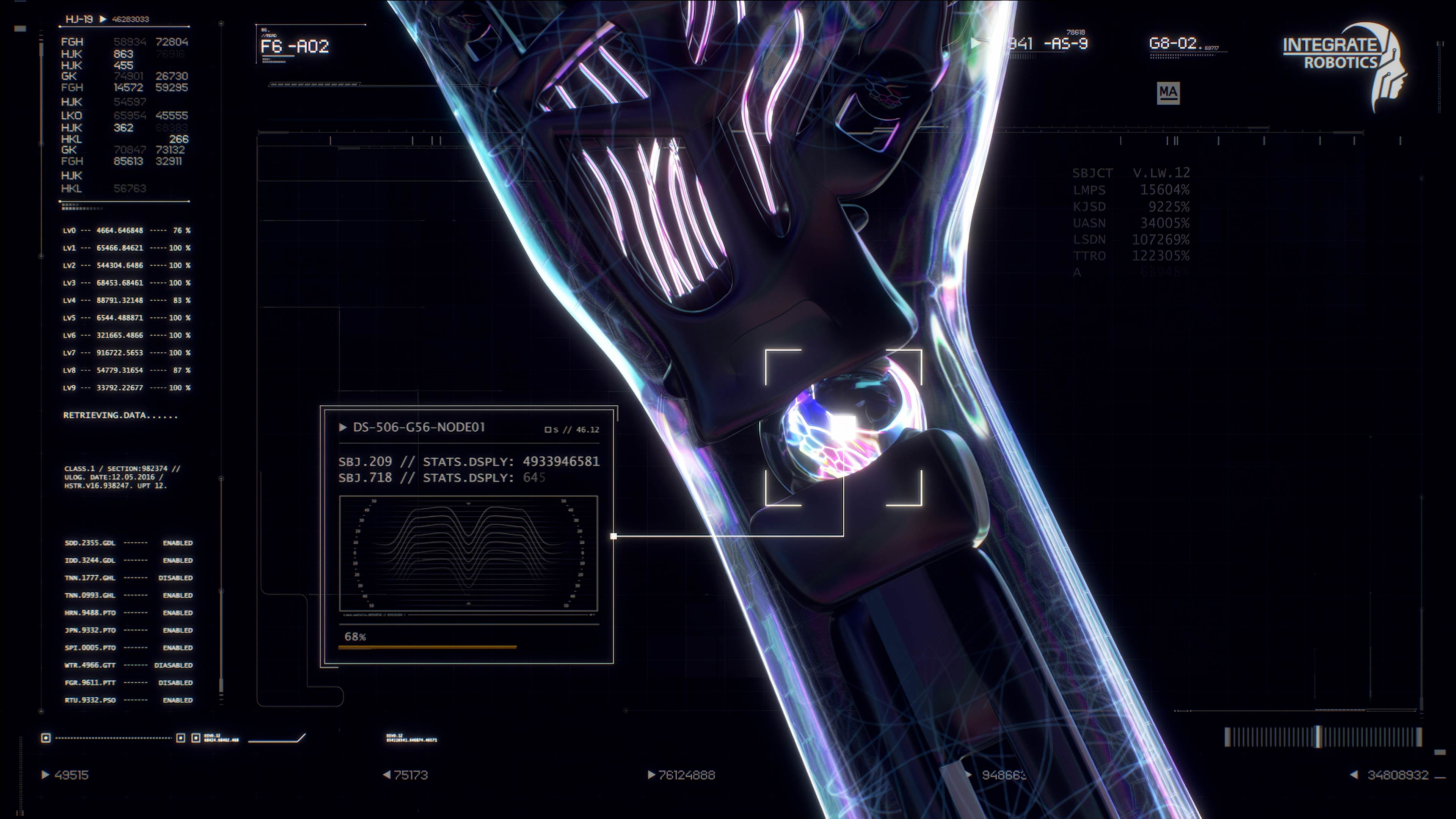Image resolution: width=1456 pixels, height=819 pixels.
Task: Toggle the FGR.9611.PTT disabled entry
Action: 176,682
